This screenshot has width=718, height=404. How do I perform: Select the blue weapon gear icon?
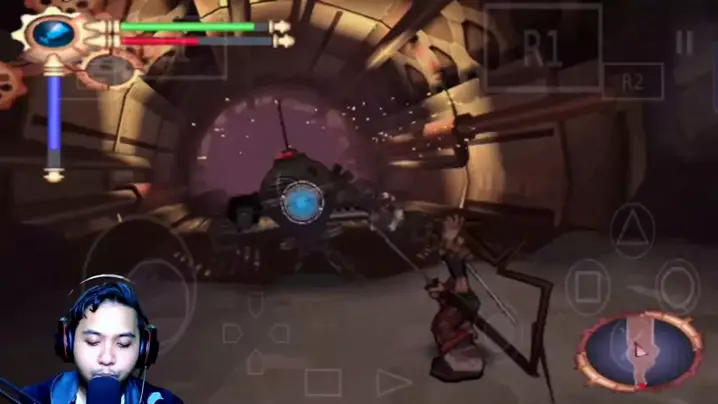tap(53, 33)
